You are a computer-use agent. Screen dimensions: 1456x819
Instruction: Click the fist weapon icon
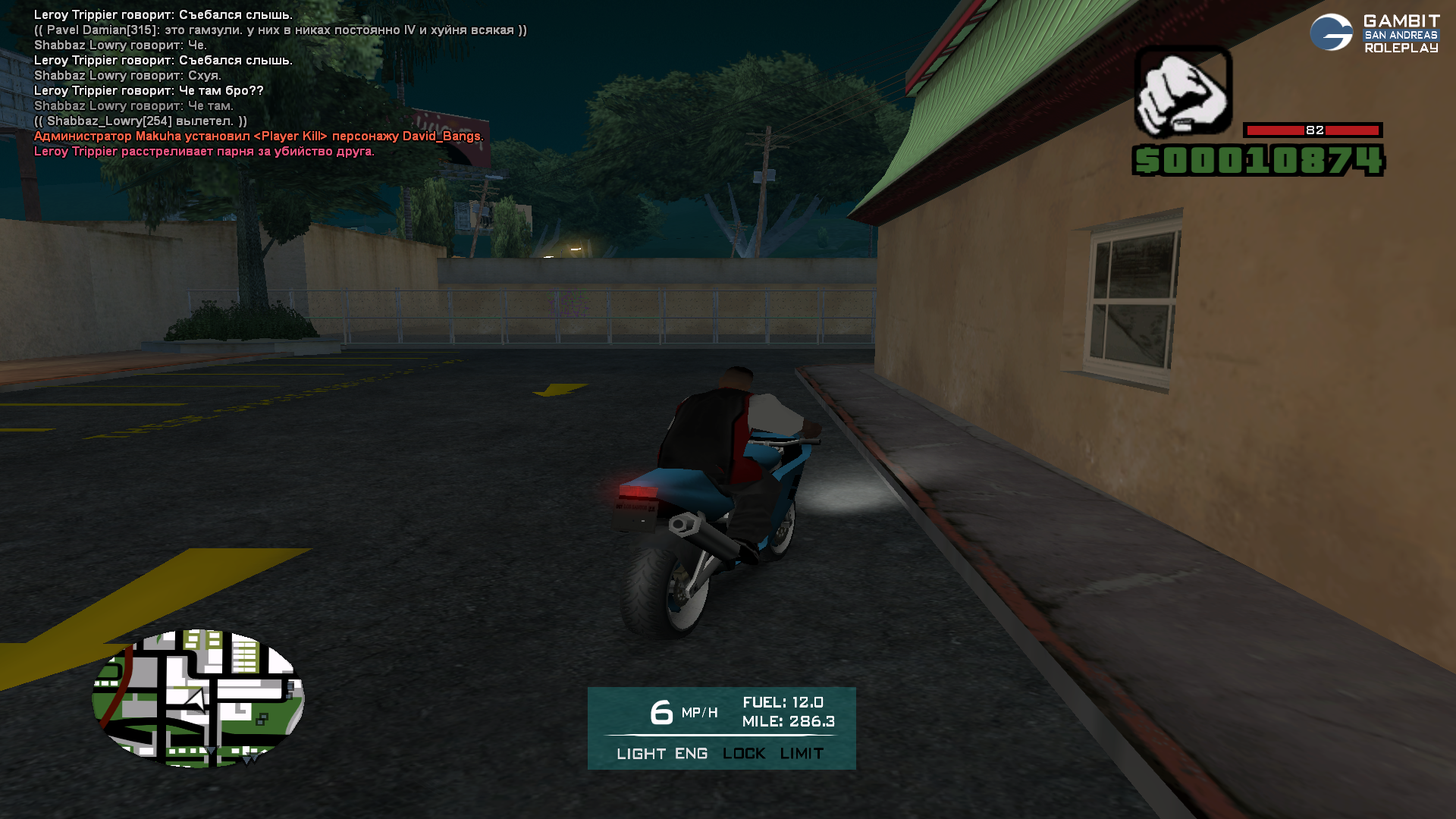(1182, 92)
